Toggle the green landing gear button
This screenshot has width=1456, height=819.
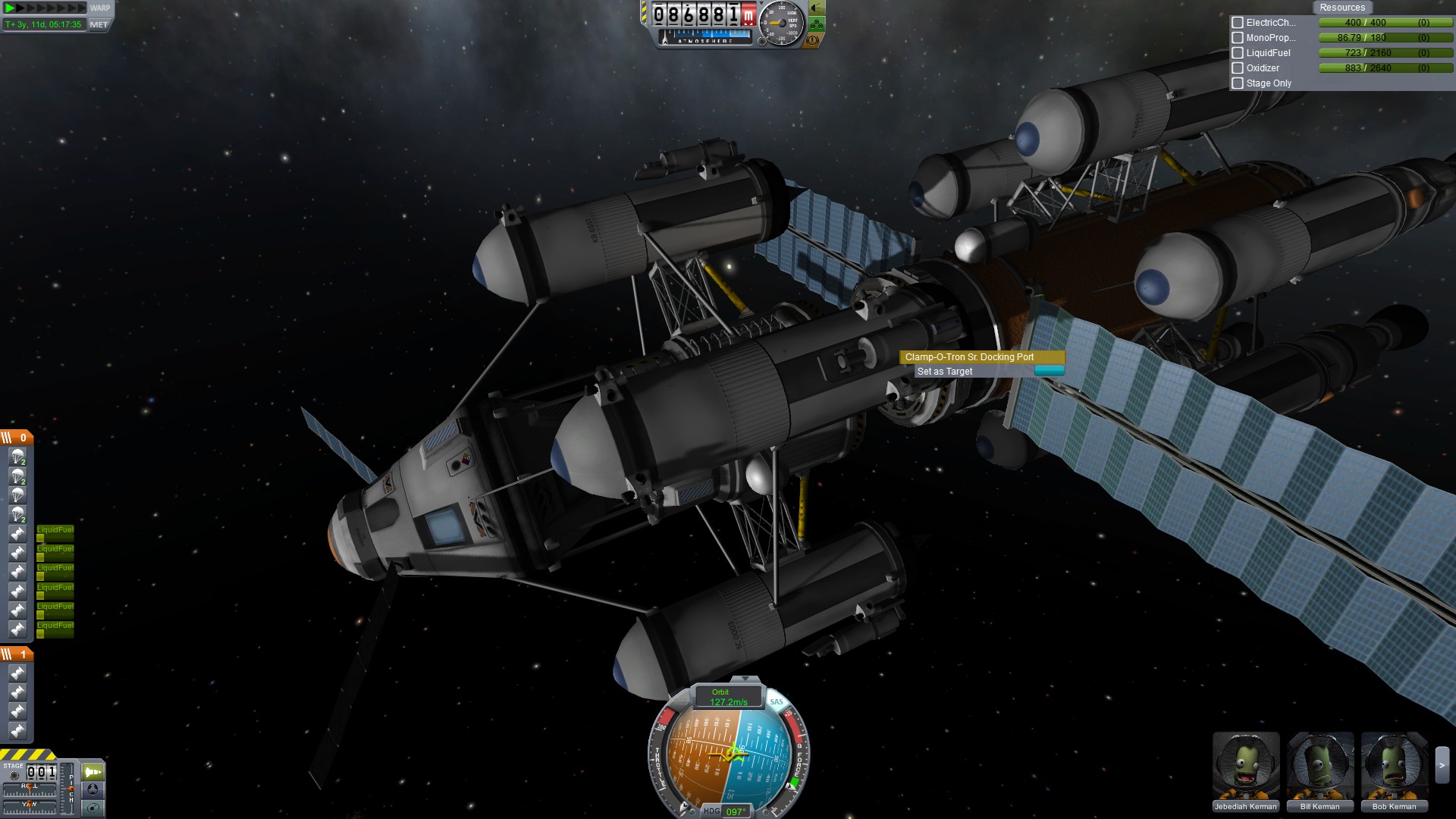[817, 24]
